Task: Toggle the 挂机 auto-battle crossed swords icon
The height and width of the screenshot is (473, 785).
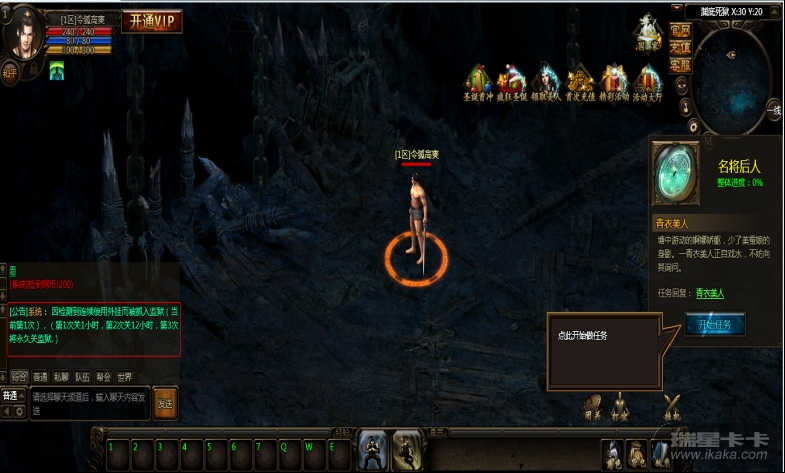Action: click(x=672, y=402)
